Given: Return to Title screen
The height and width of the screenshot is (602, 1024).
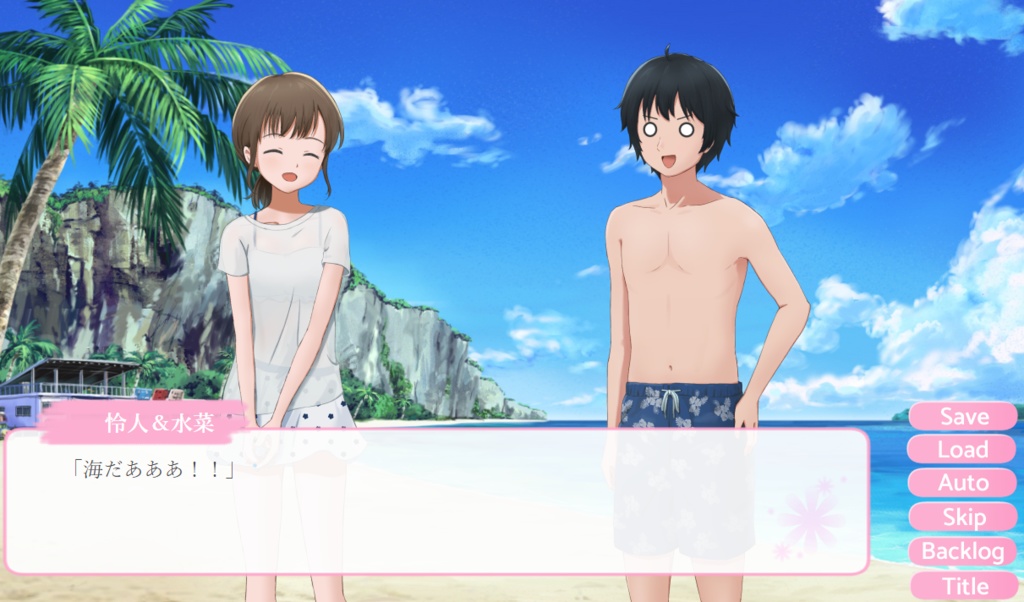Looking at the screenshot, I should click(x=963, y=585).
